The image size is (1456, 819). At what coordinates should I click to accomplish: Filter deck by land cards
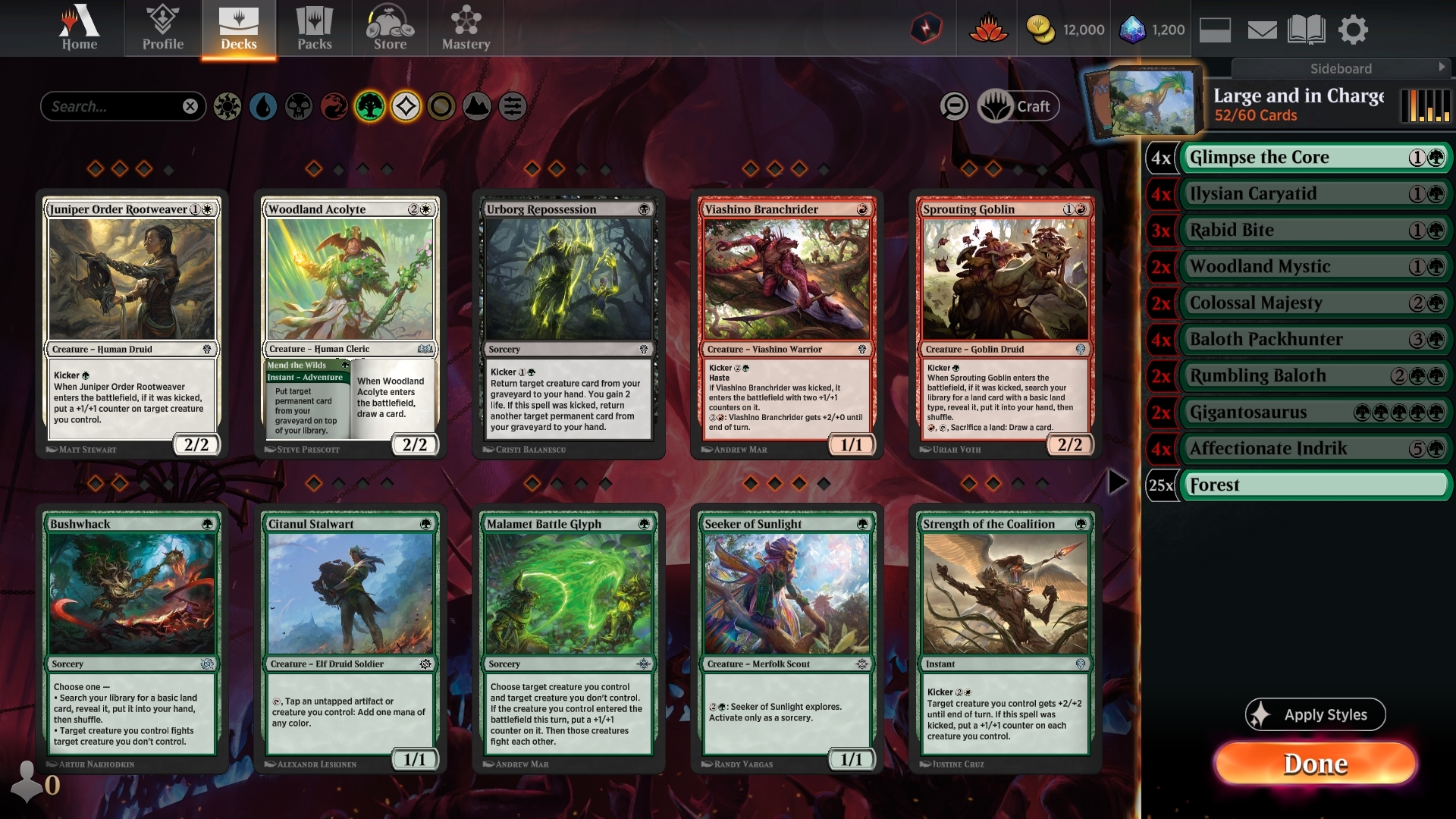click(x=476, y=106)
